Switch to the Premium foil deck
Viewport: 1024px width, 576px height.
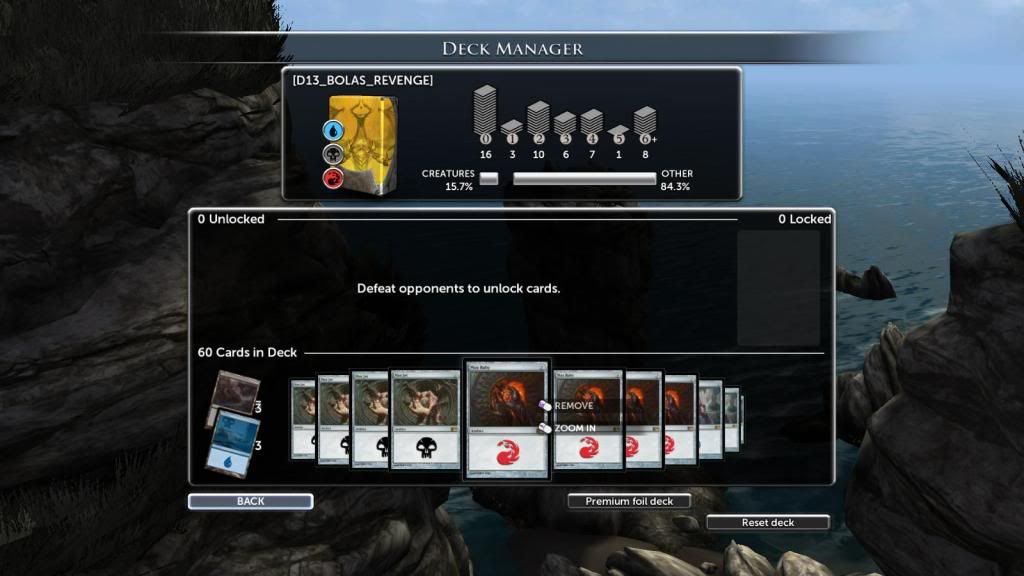pos(629,501)
